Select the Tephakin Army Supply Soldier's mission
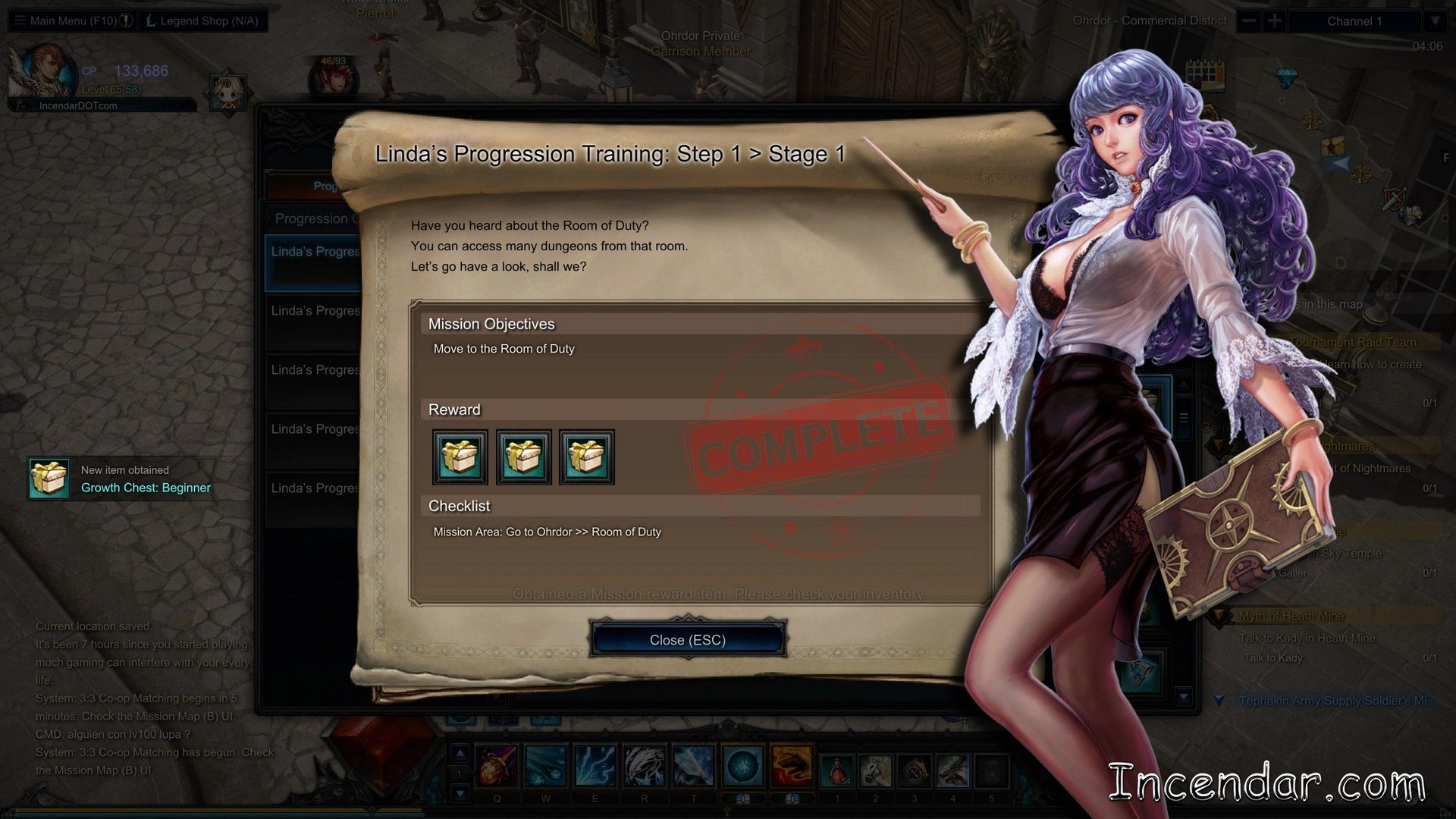Screen dimensions: 1456x819 point(1336,701)
